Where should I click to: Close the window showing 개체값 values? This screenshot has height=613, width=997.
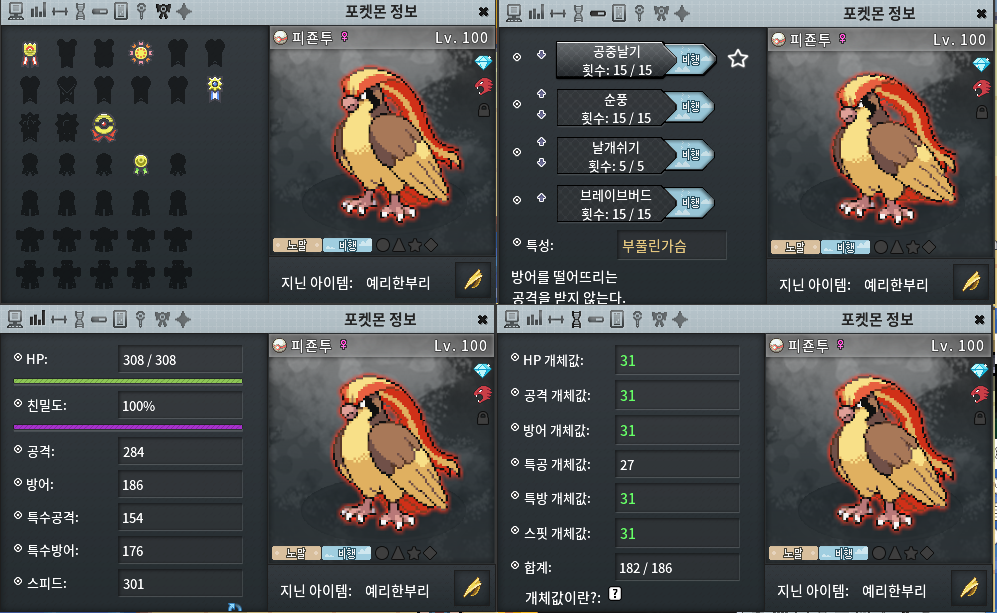(982, 319)
